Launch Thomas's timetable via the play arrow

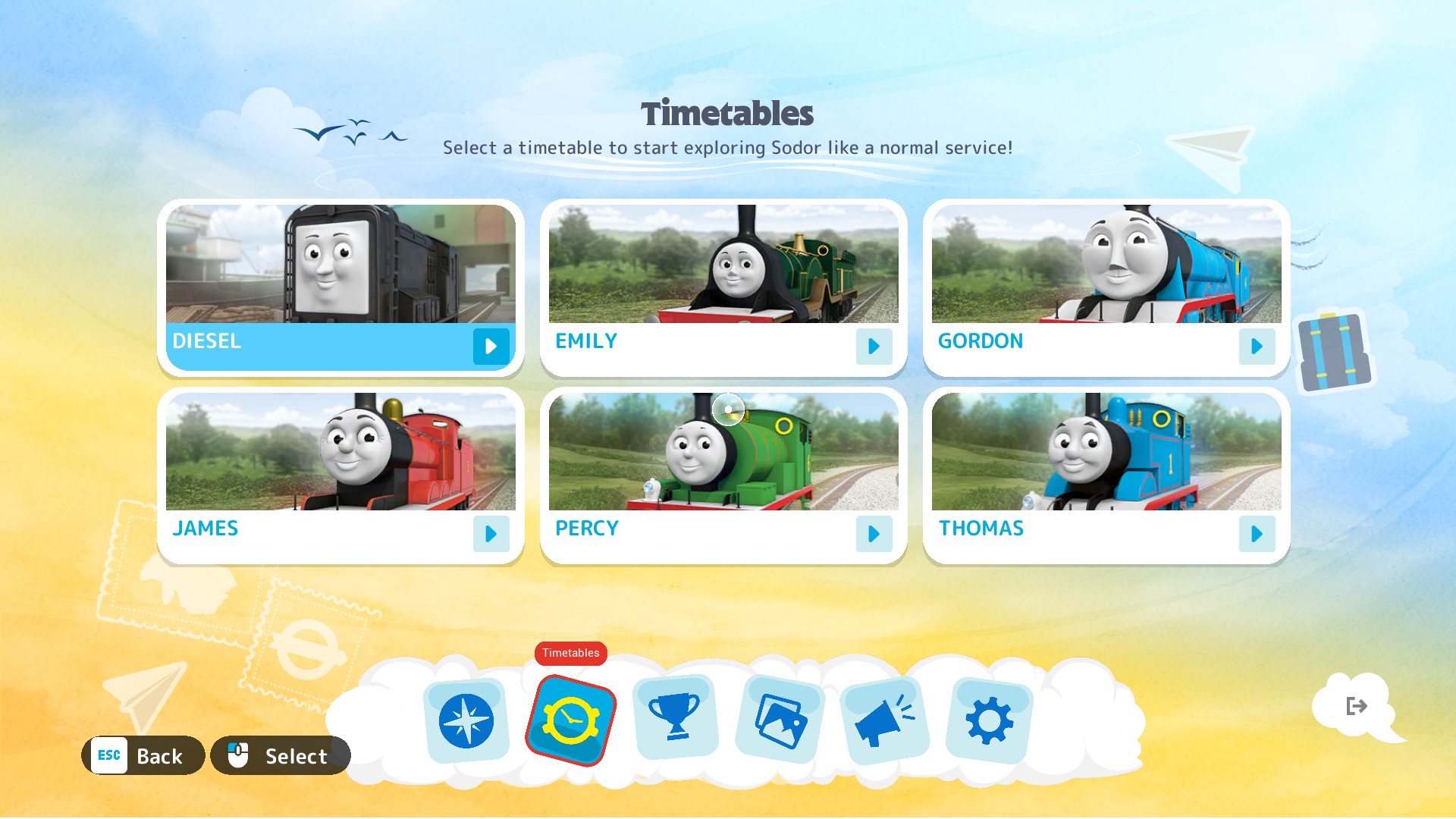1257,534
